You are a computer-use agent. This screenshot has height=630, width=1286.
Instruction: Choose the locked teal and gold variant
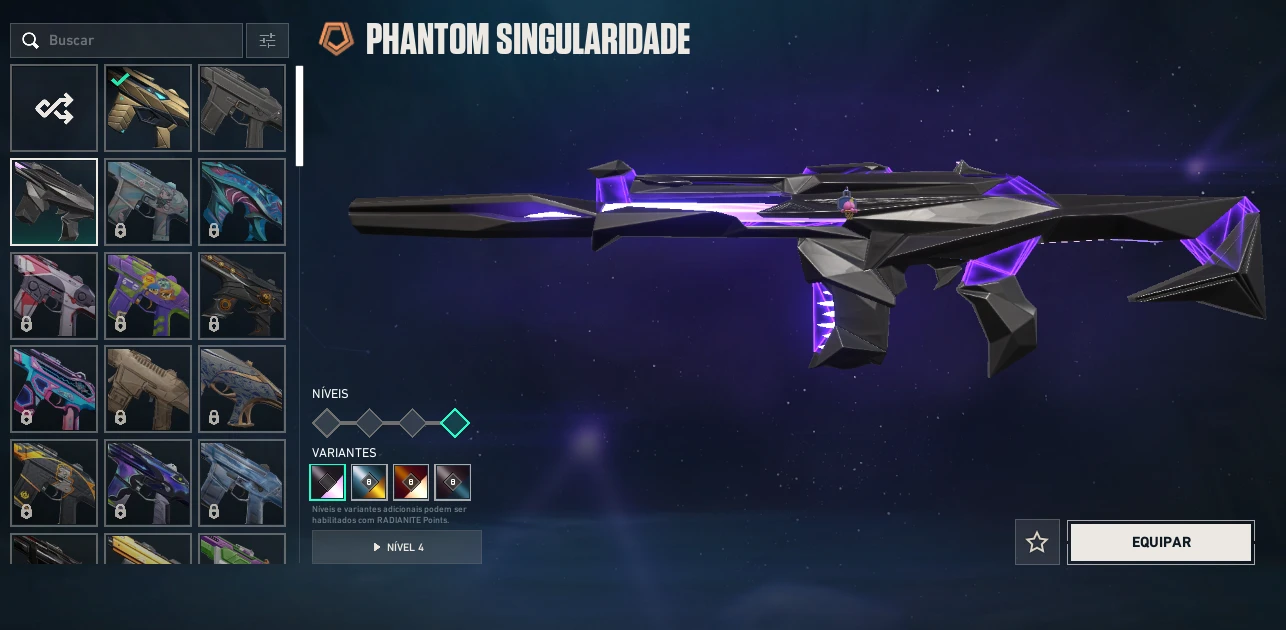[x=369, y=482]
